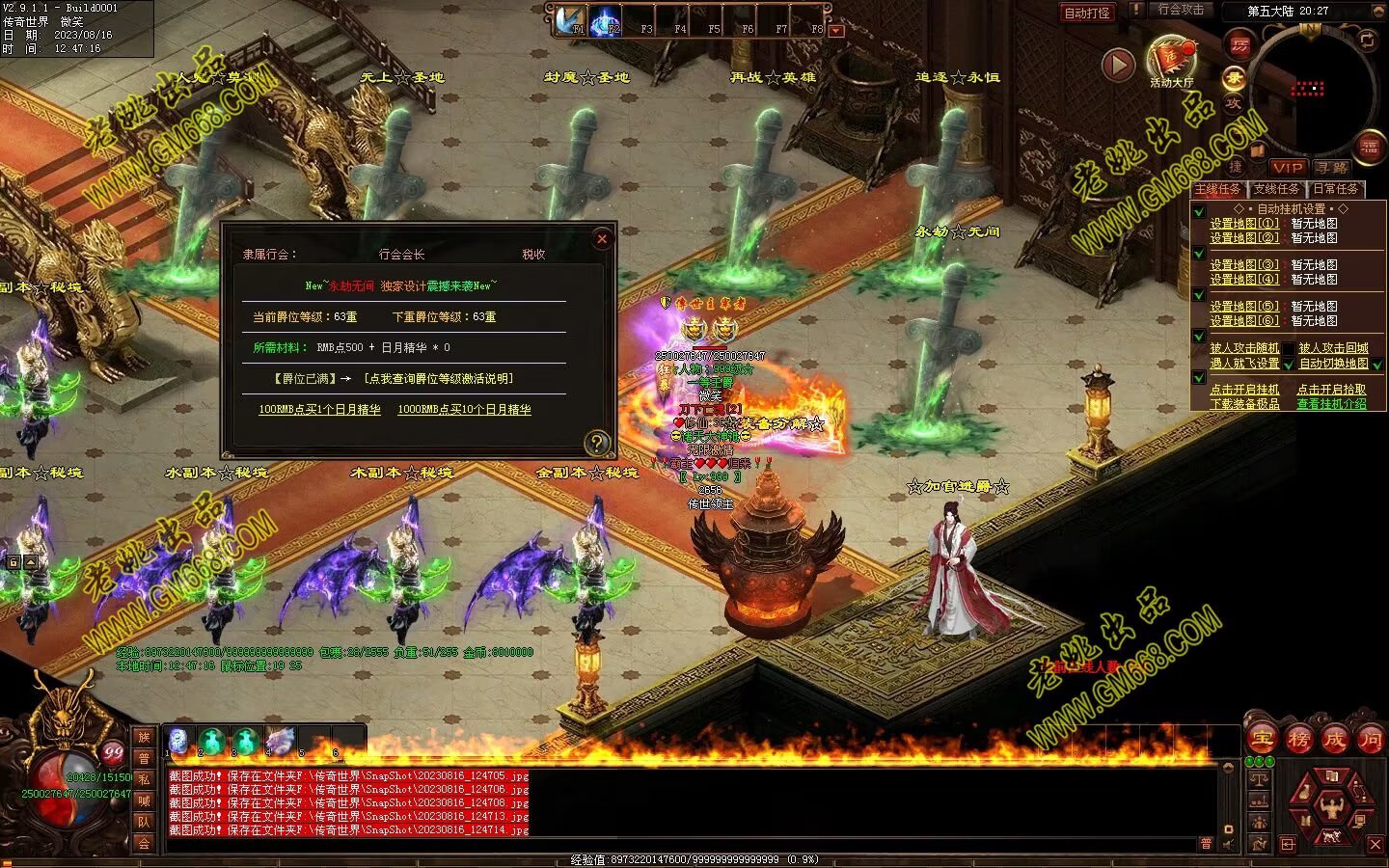1389x868 pixels.
Task: Buy ten 日月精华 for 1000 RMB points
Action: click(x=464, y=410)
